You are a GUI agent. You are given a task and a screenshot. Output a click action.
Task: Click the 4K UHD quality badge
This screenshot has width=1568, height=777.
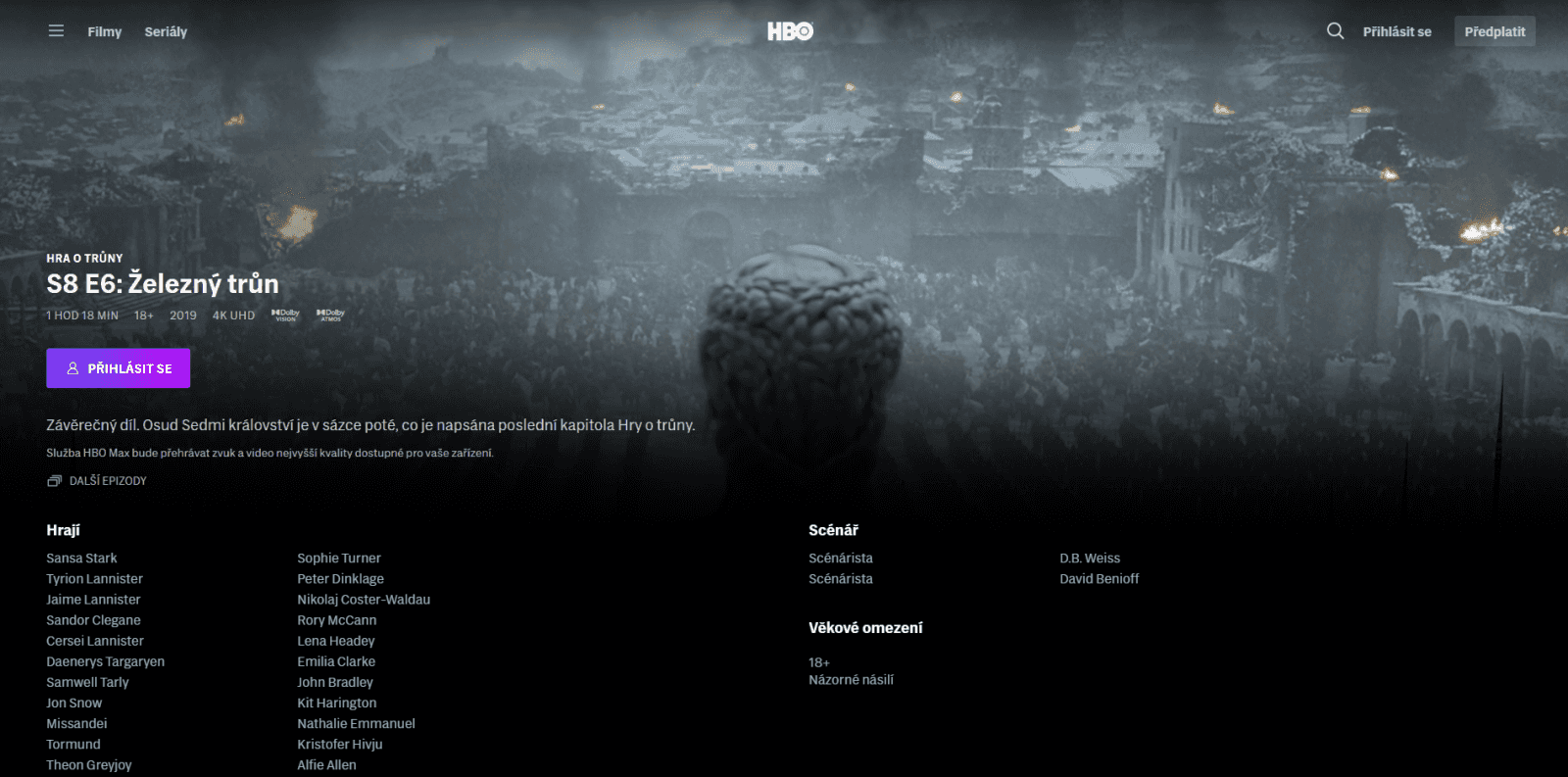[x=233, y=315]
